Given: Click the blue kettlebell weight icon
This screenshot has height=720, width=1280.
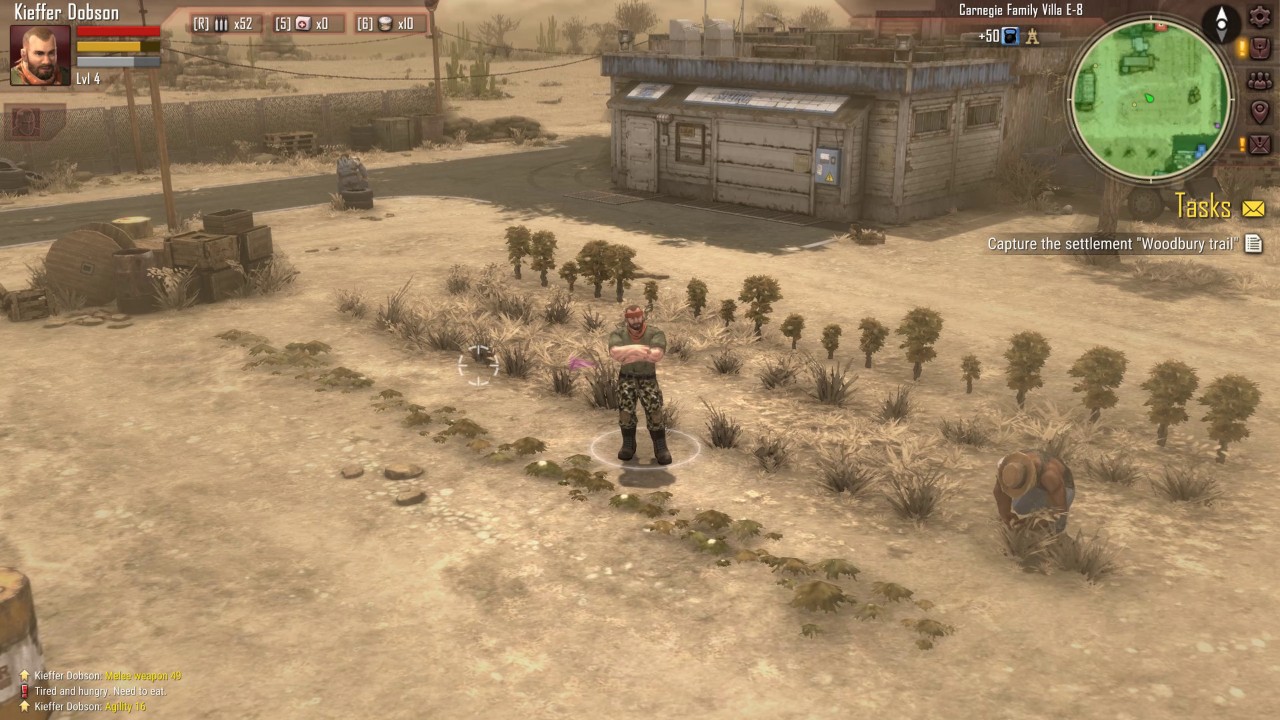Looking at the screenshot, I should click(x=1010, y=37).
